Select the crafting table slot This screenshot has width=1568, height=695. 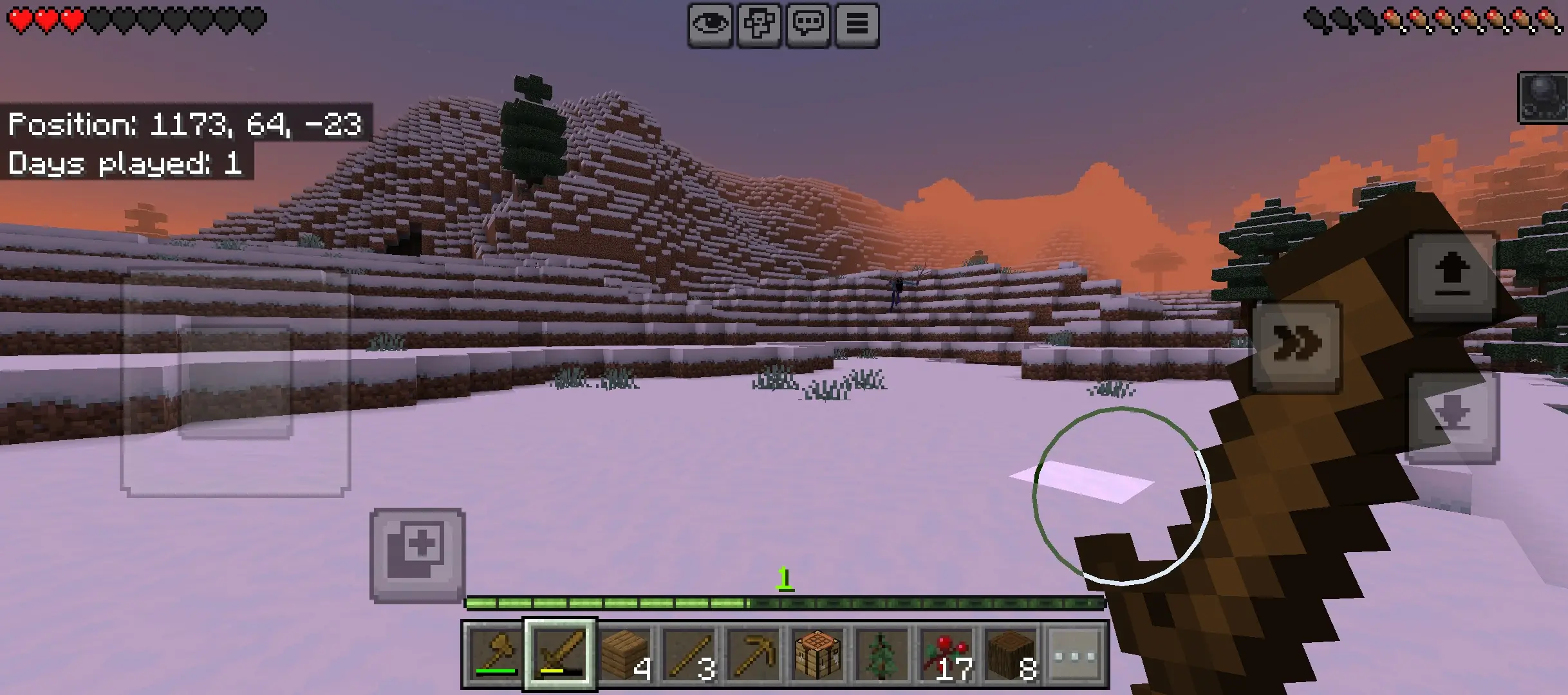(x=818, y=654)
